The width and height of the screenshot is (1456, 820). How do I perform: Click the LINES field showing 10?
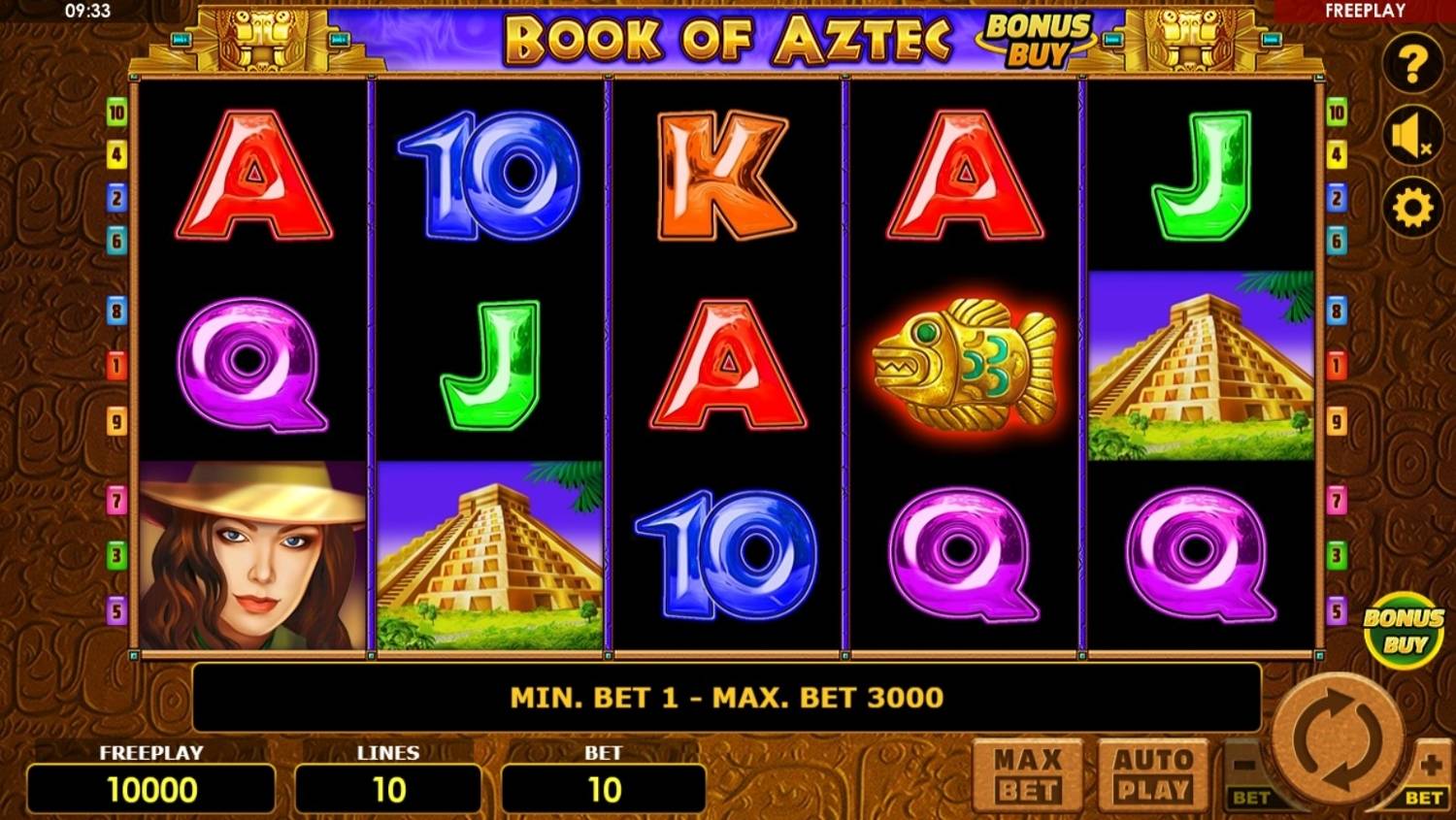[x=388, y=788]
